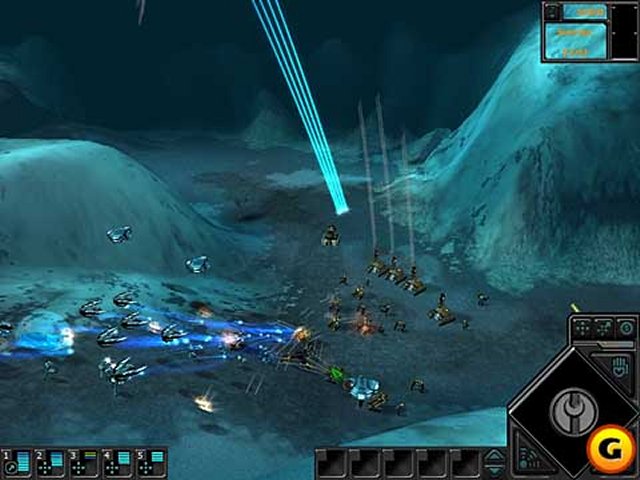Screen dimensions: 640x480
Task: Click the scatter-dots button atop the command panel
Action: click(x=604, y=327)
